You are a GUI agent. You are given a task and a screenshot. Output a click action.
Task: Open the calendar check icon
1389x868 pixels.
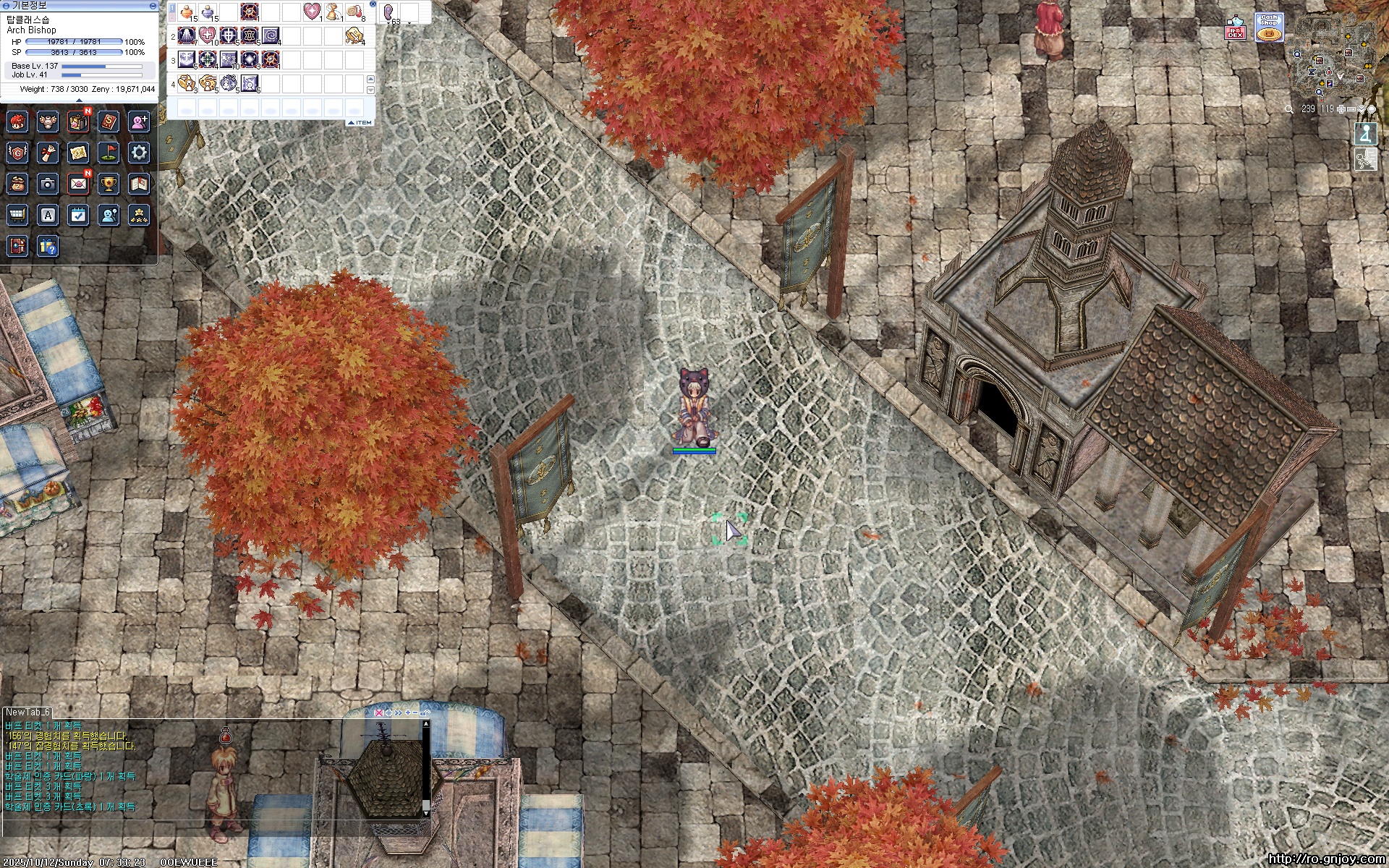pyautogui.click(x=78, y=215)
